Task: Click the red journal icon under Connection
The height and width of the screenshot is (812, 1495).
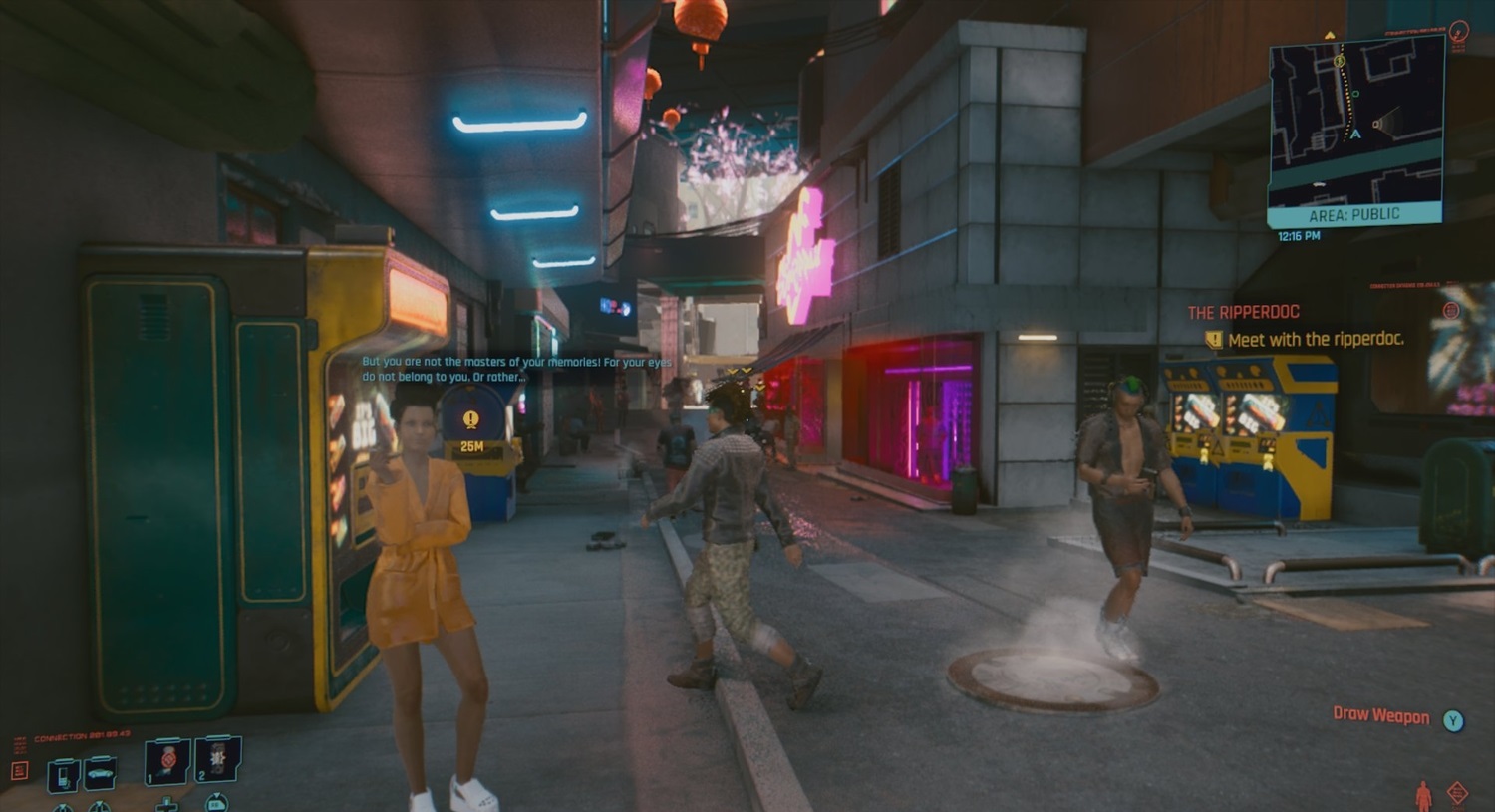Action: [x=19, y=771]
